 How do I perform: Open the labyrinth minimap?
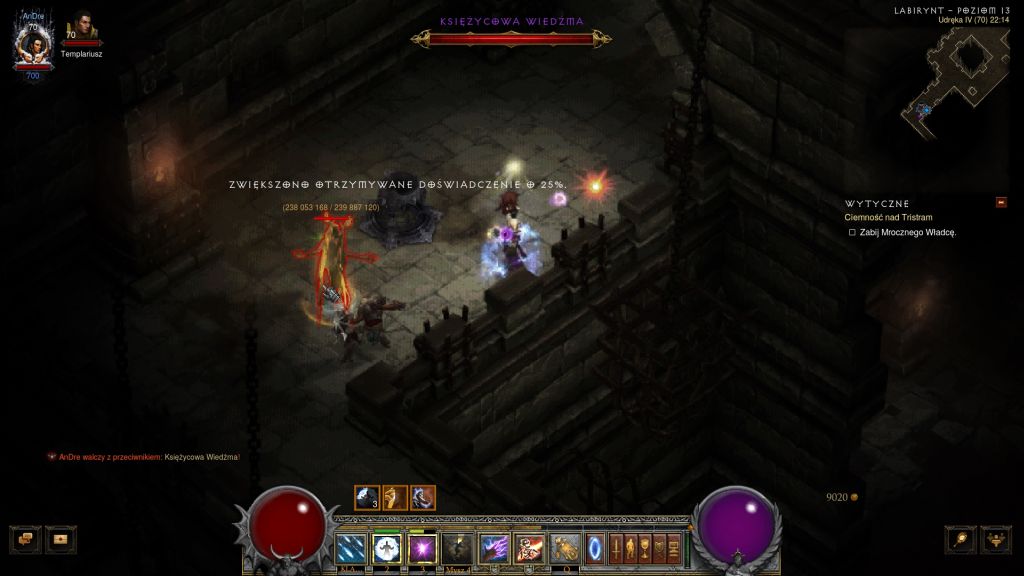pyautogui.click(x=953, y=77)
